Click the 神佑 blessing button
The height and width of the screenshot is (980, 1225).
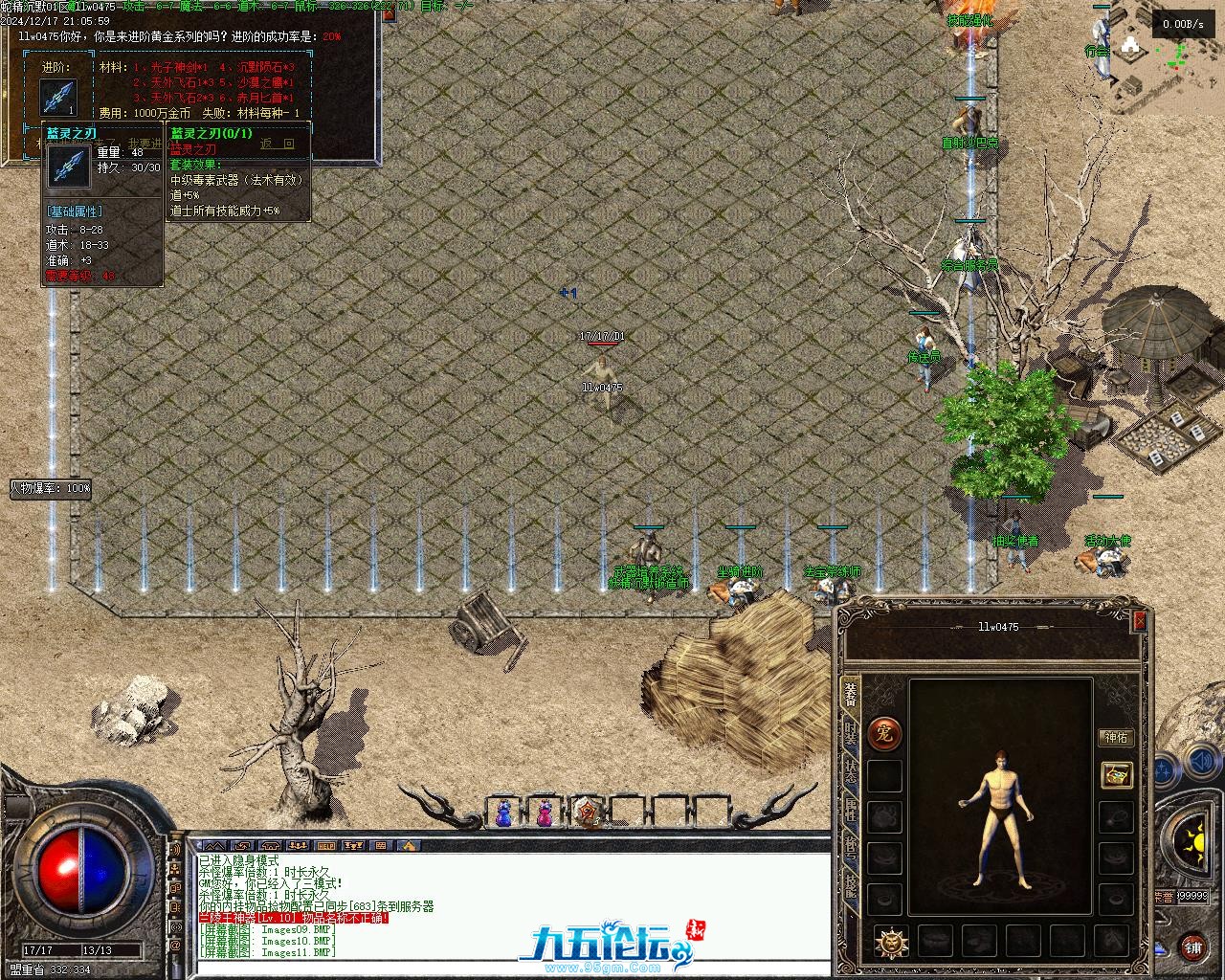coord(1116,738)
